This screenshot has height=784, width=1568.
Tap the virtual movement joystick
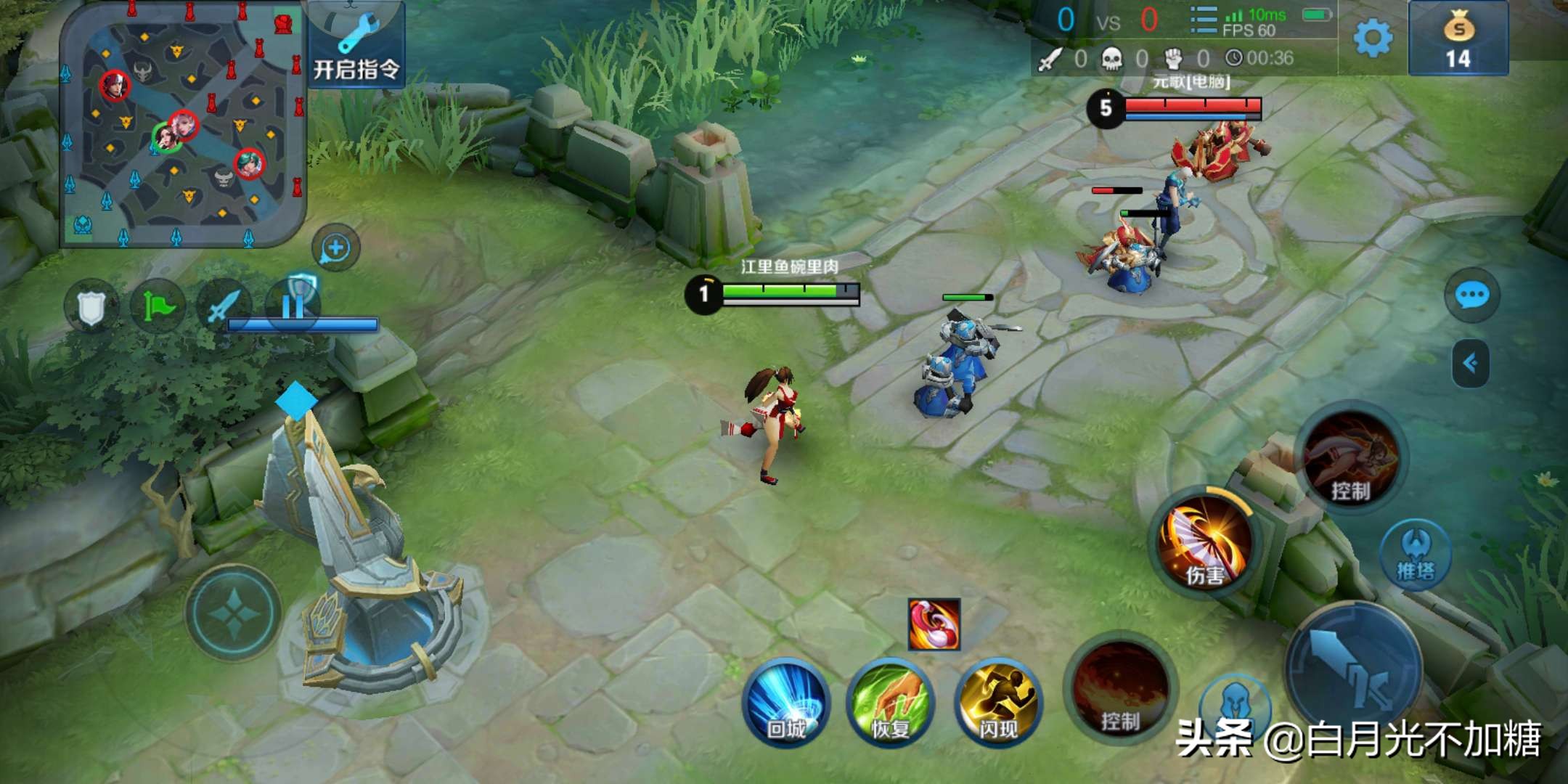coord(233,613)
